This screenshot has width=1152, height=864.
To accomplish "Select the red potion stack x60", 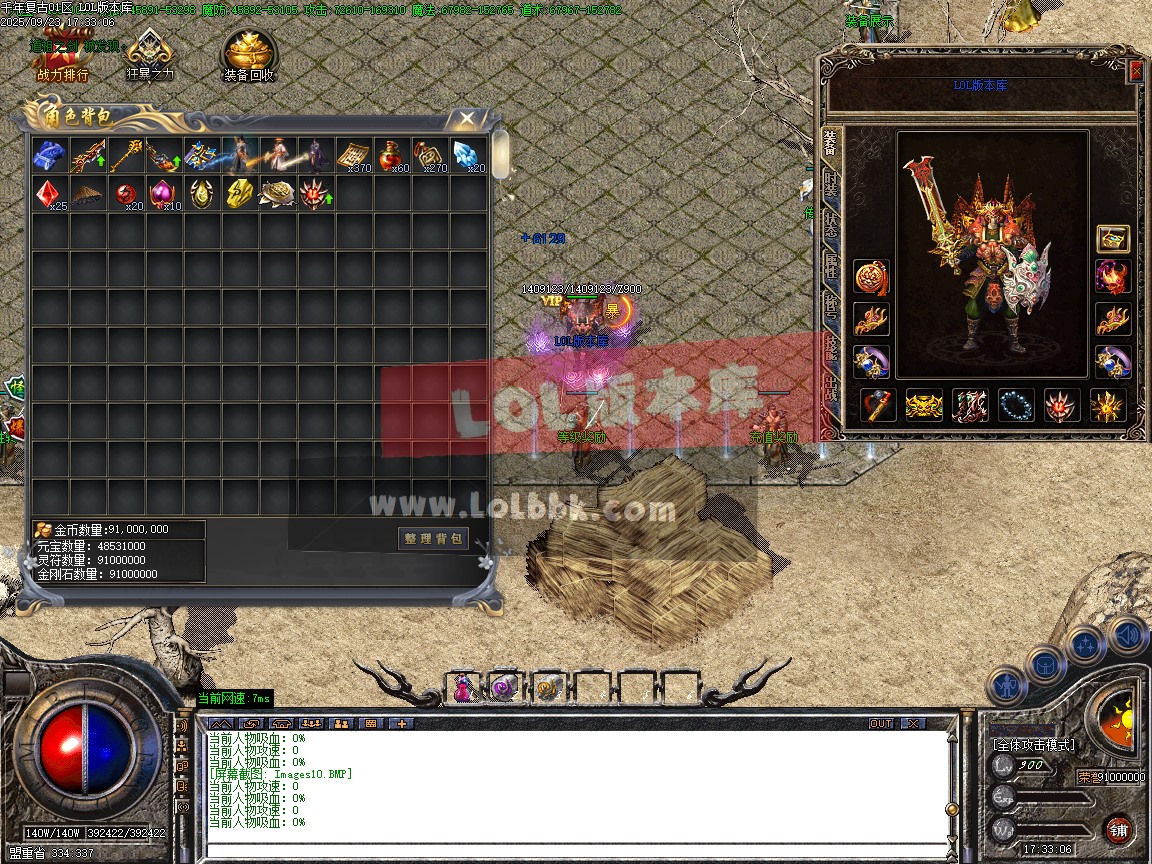I will [x=392, y=156].
